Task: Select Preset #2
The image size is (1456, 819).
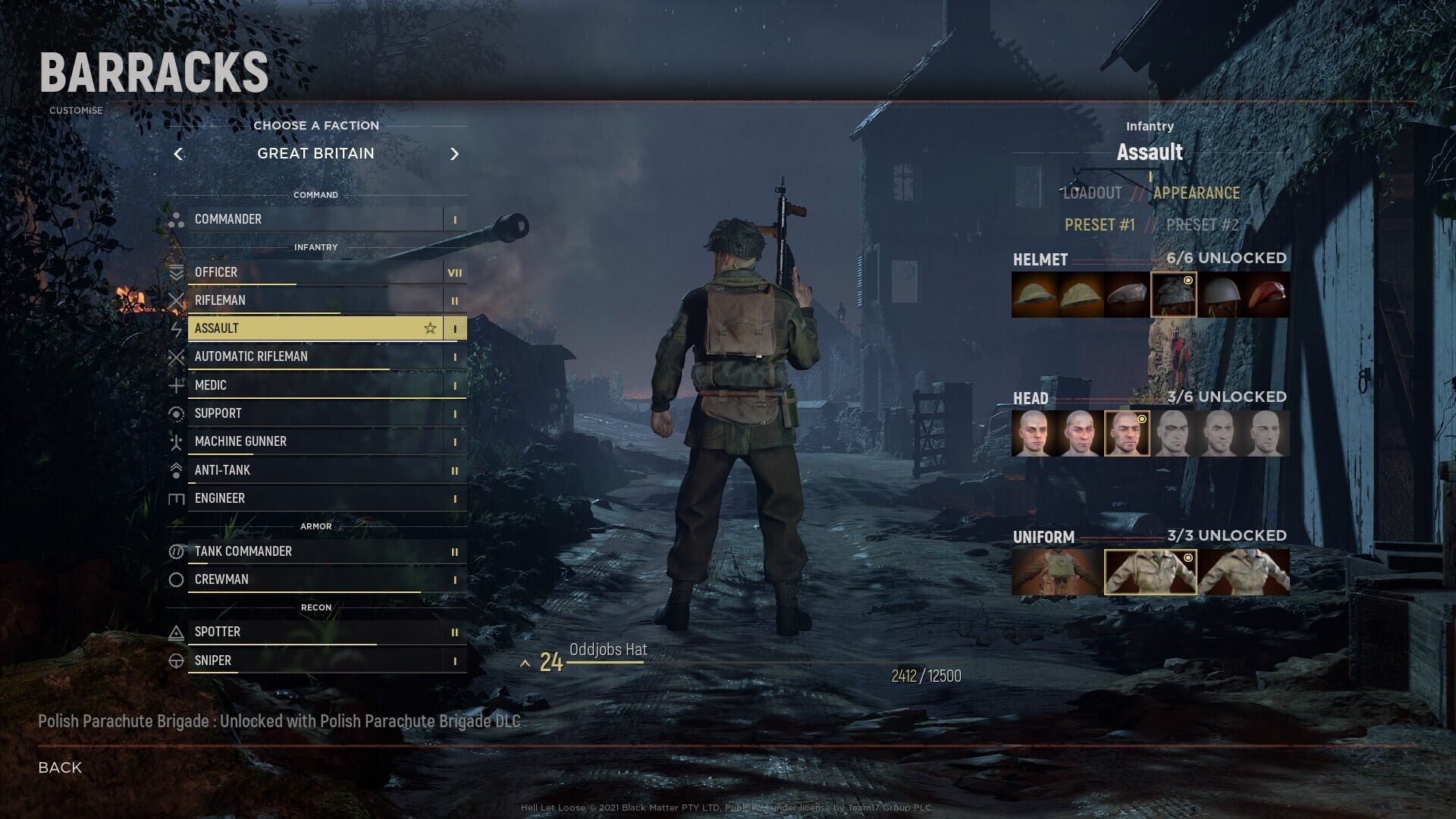Action: point(1202,224)
